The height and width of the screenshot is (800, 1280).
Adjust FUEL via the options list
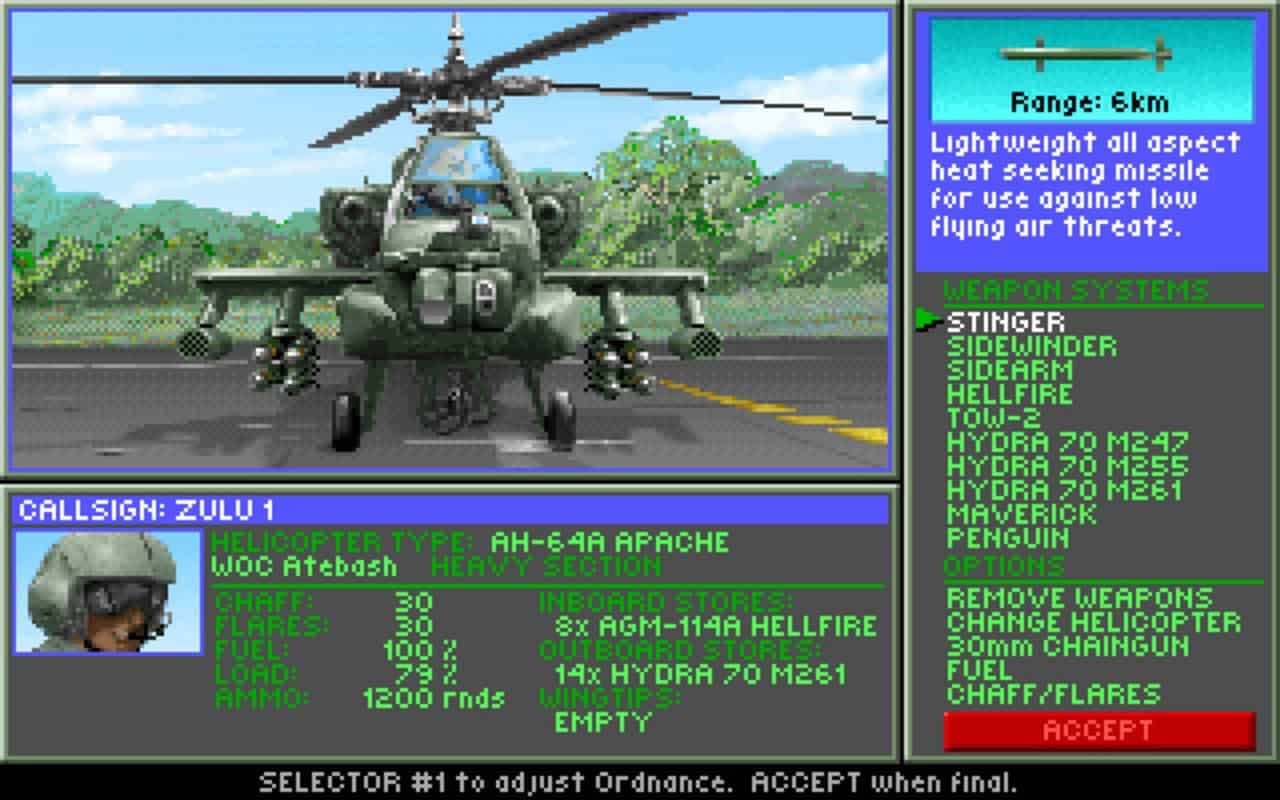coord(975,670)
